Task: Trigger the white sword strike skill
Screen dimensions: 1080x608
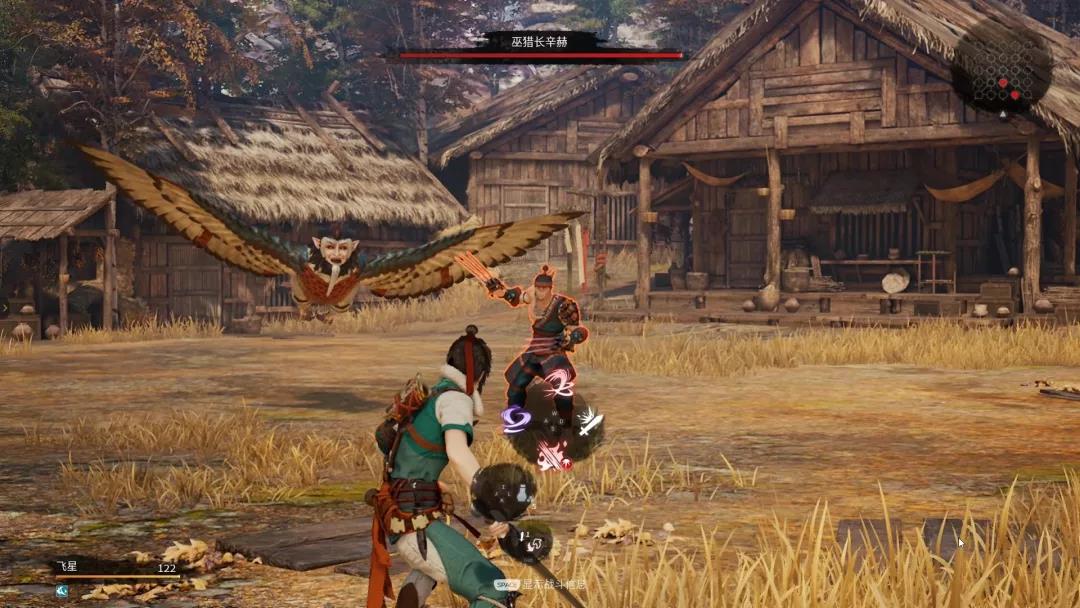Action: 588,422
